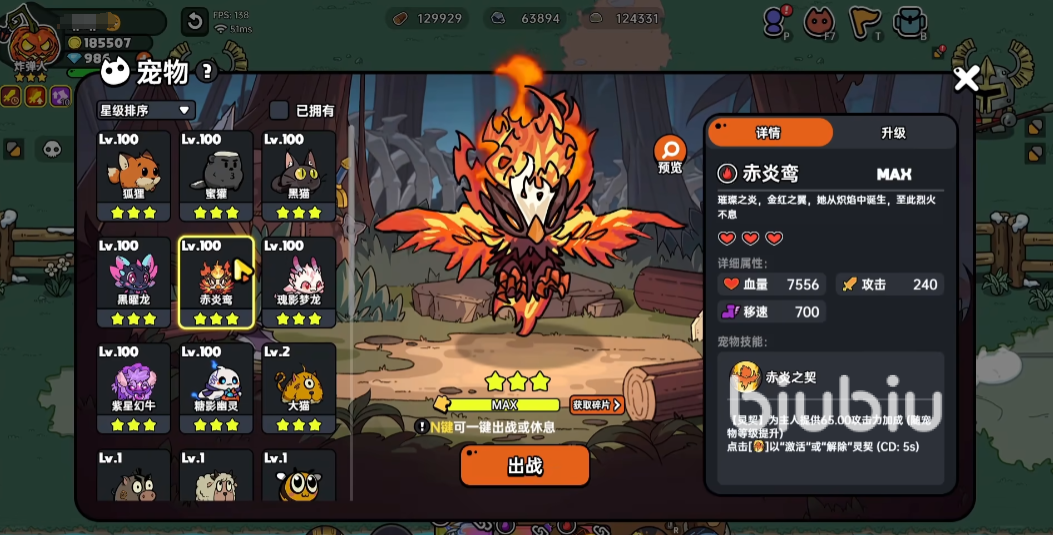Viewport: 1053px width, 535px height.
Task: Click the orange 出战 deploy button
Action: (524, 466)
